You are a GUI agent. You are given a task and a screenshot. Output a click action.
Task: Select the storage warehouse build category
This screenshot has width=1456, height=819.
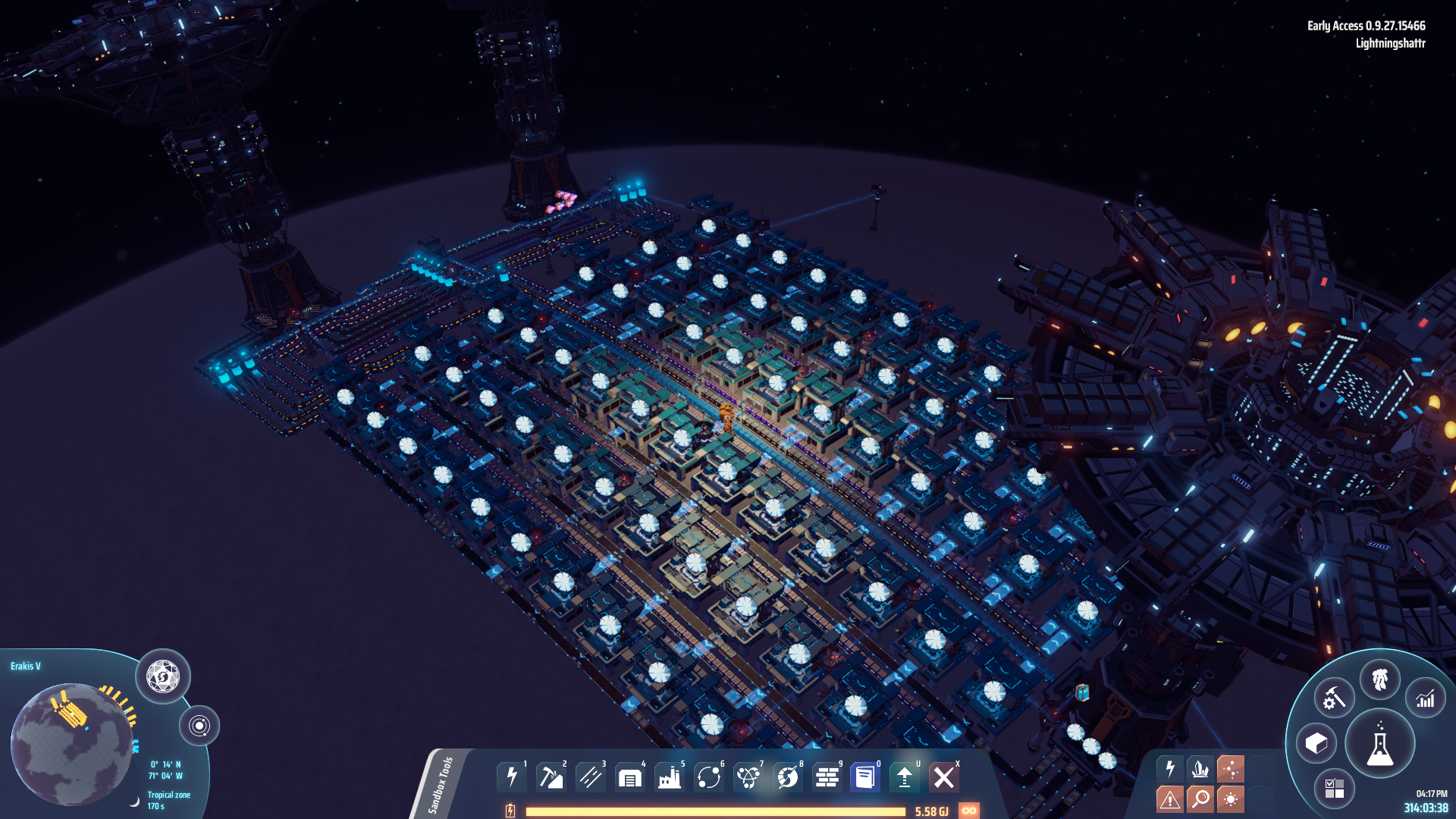tap(630, 777)
